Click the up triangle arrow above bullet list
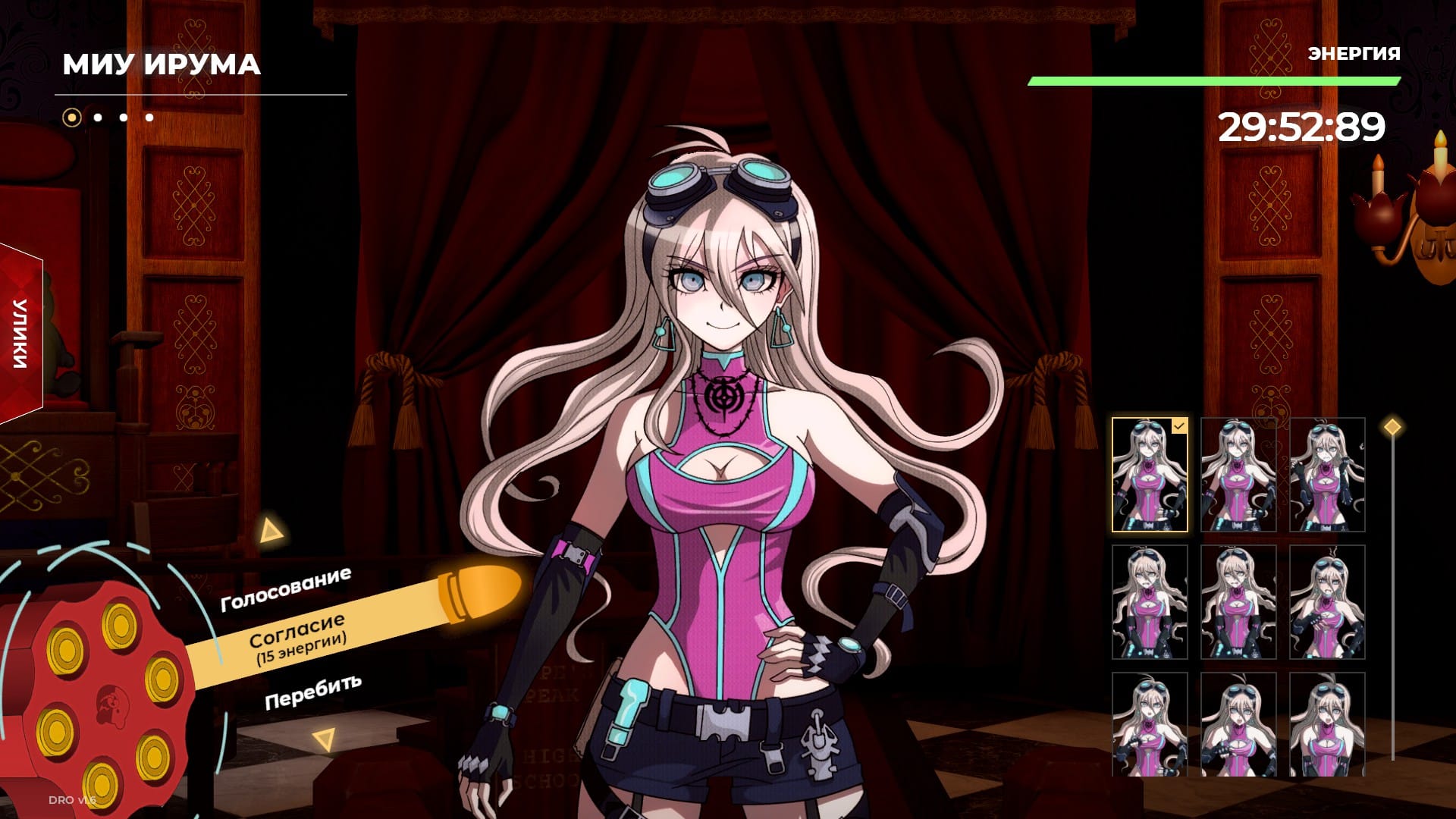 269,531
